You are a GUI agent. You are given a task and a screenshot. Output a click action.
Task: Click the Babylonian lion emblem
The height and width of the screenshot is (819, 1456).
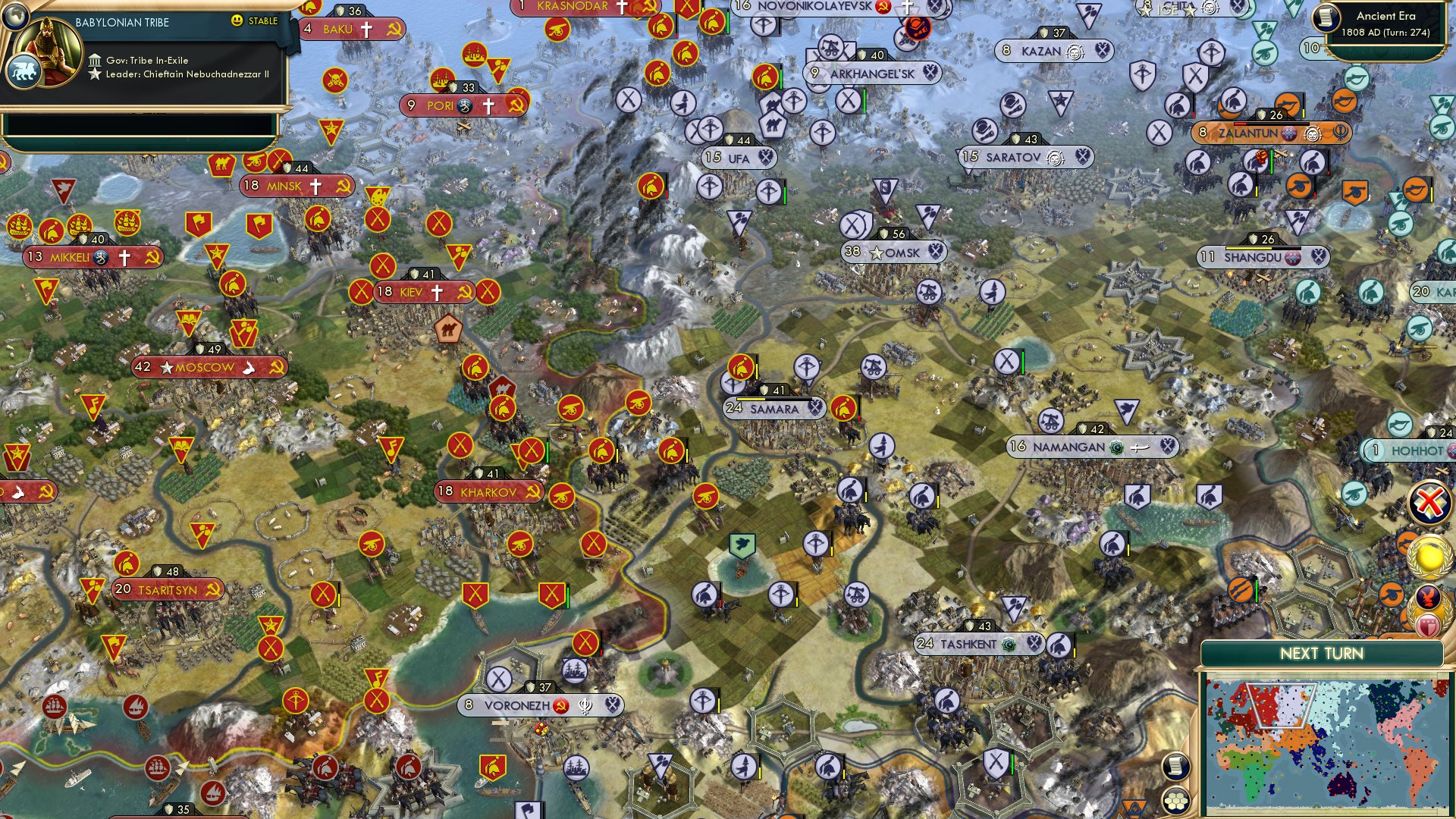point(25,69)
